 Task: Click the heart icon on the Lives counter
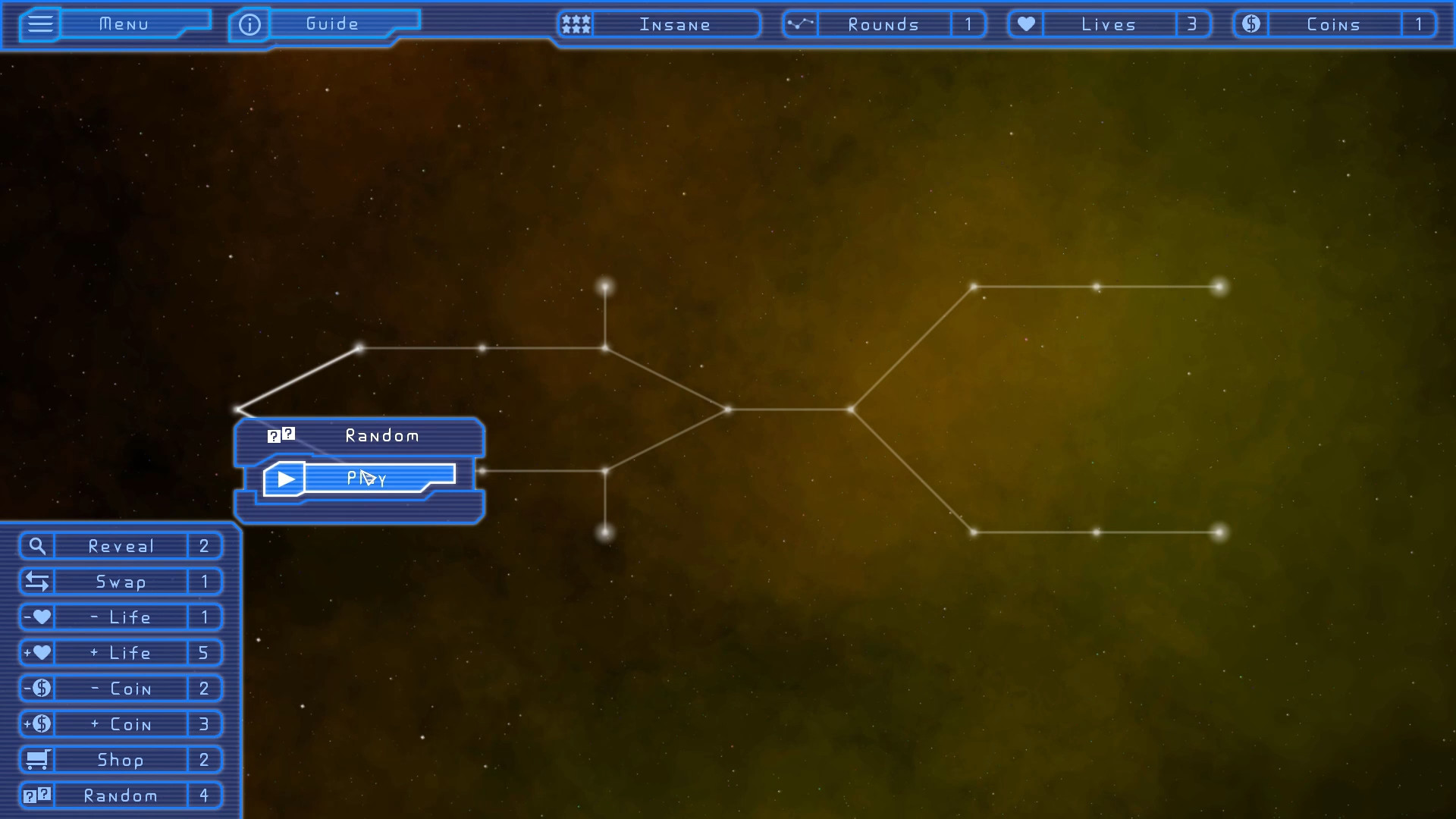pyautogui.click(x=1025, y=24)
